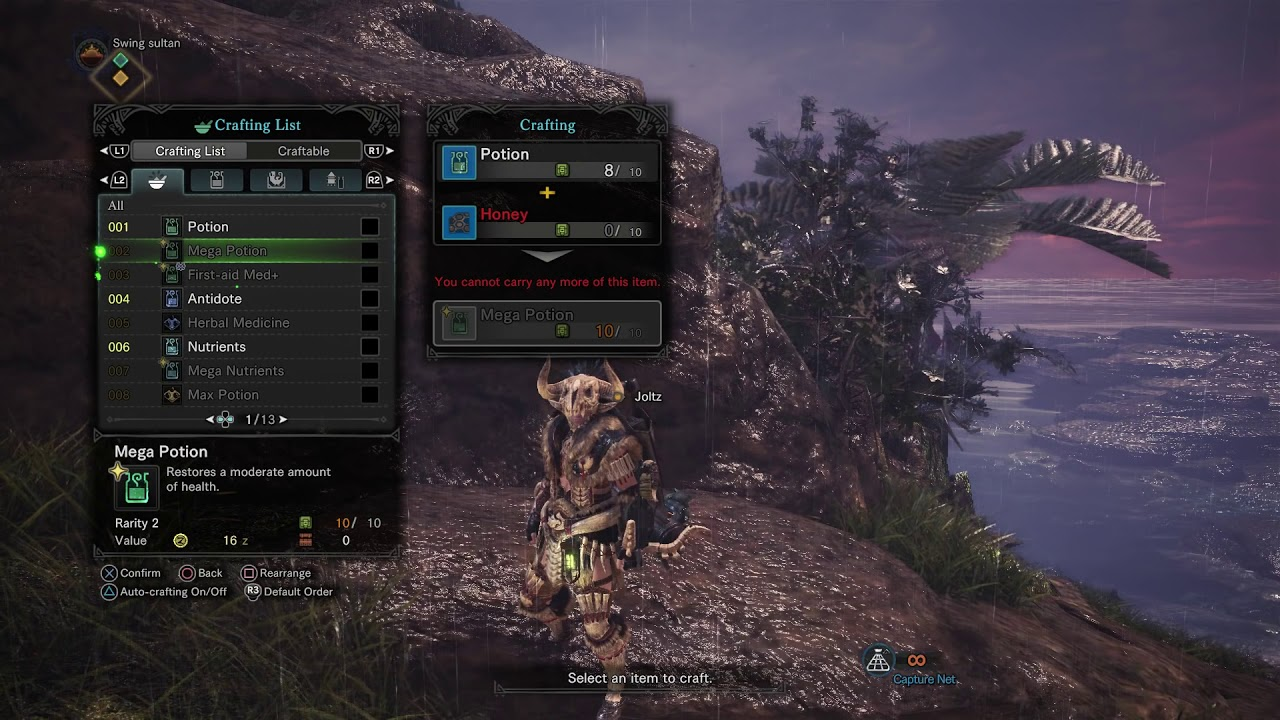Viewport: 1280px width, 720px height.
Task: Select the Antidote recipe row
Action: coord(246,299)
